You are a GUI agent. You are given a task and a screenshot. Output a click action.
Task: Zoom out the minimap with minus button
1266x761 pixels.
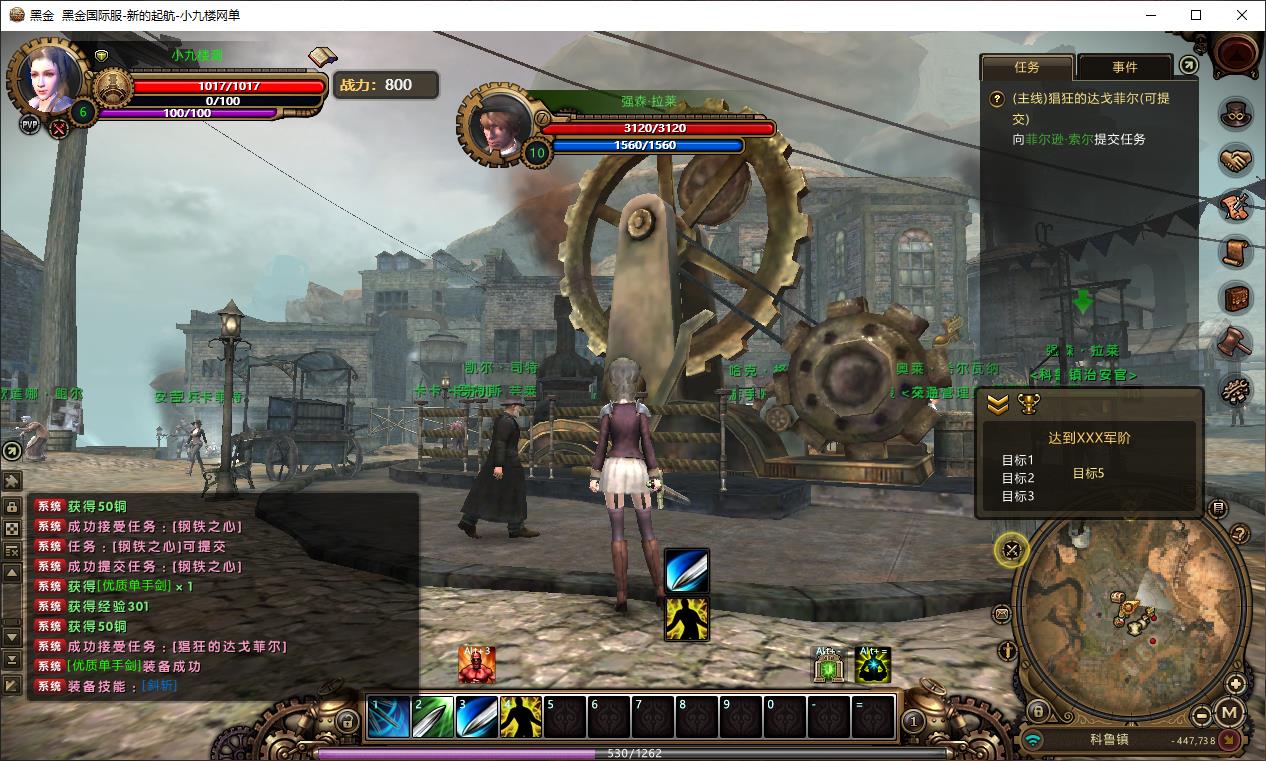click(x=1203, y=716)
